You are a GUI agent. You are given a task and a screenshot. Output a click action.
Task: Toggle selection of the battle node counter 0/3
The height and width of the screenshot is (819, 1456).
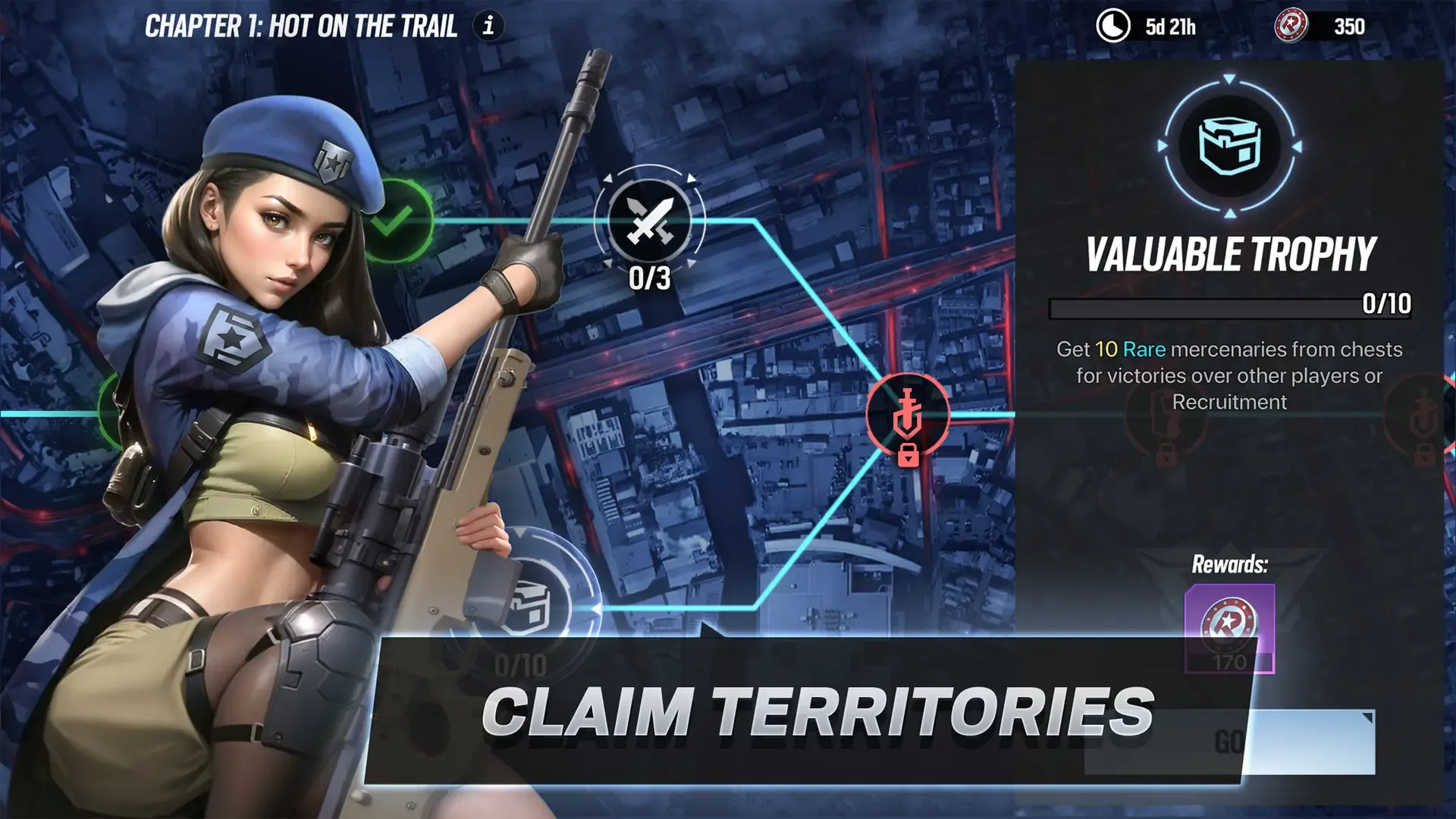(x=652, y=279)
